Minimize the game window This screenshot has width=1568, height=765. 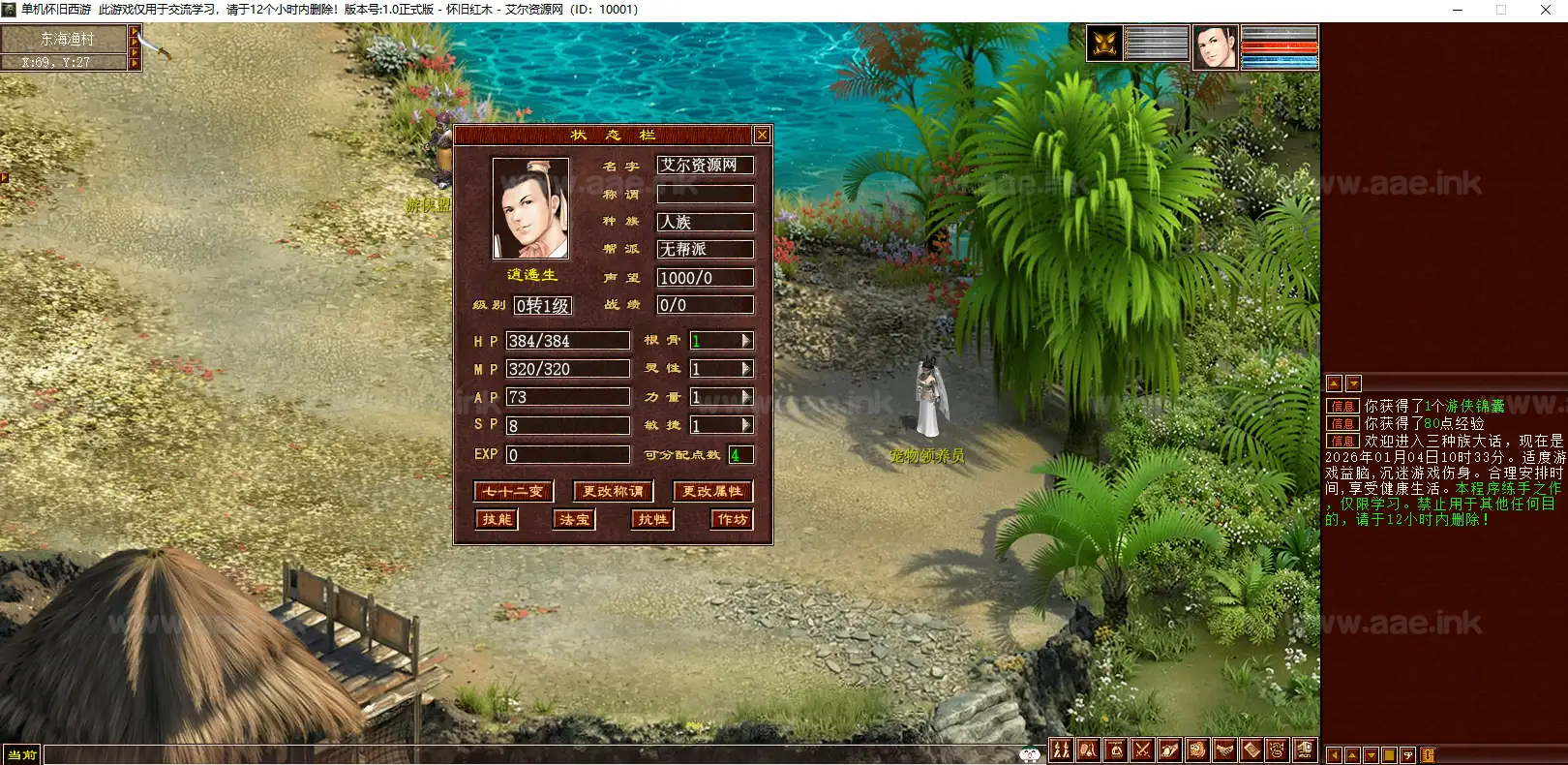[x=1459, y=10]
